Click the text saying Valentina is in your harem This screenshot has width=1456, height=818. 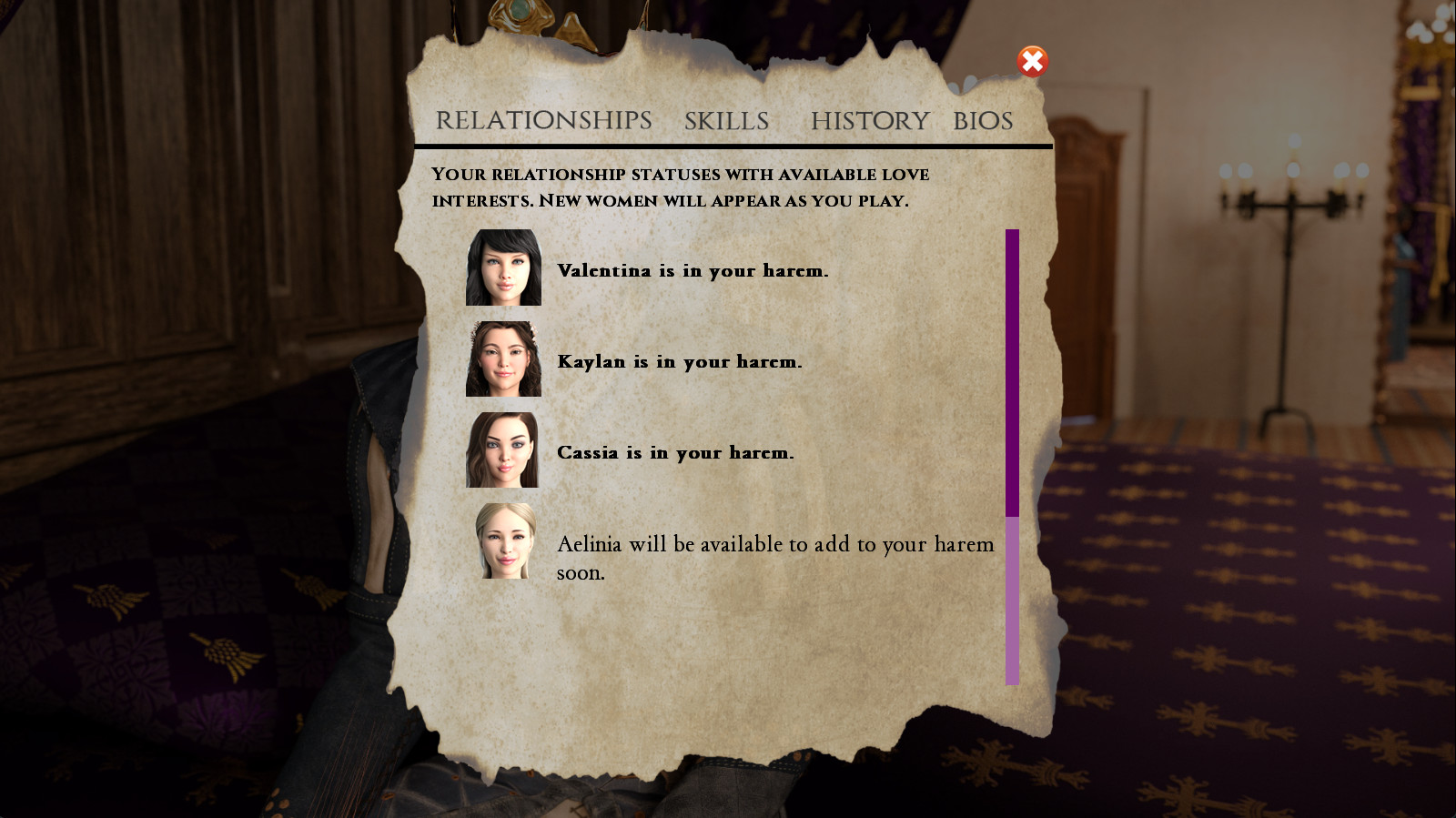click(693, 270)
